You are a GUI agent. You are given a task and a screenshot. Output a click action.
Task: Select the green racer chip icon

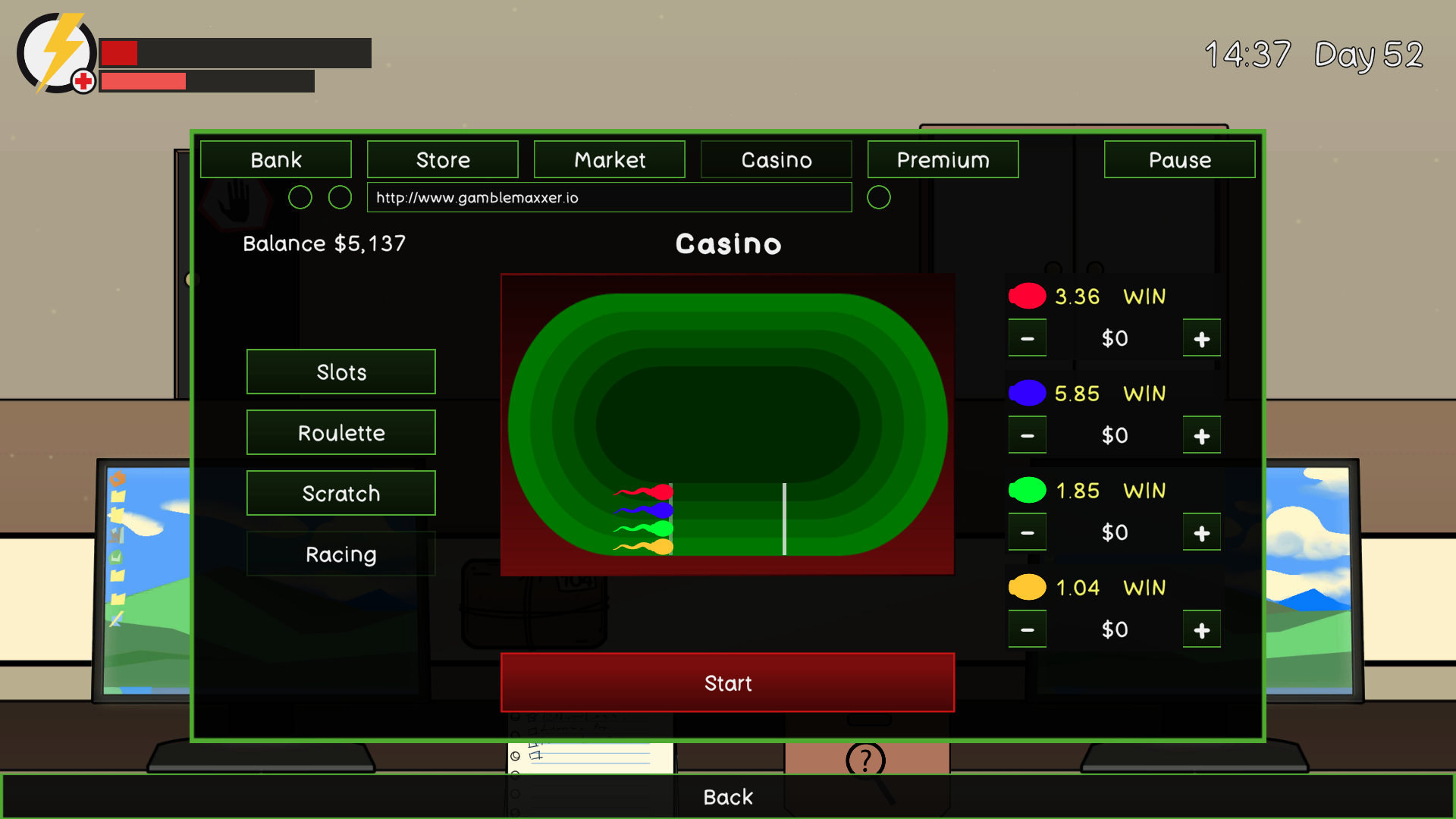1027,490
